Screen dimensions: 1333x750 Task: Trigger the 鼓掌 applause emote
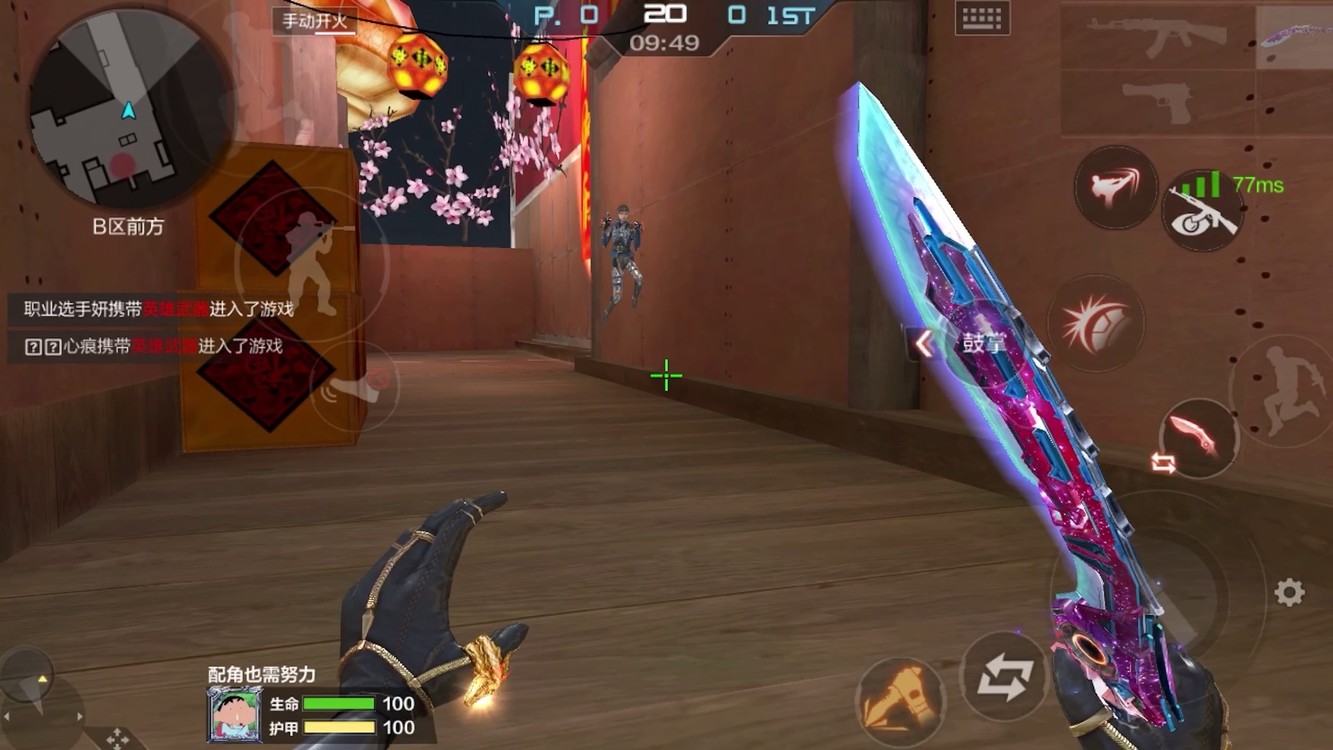point(983,344)
